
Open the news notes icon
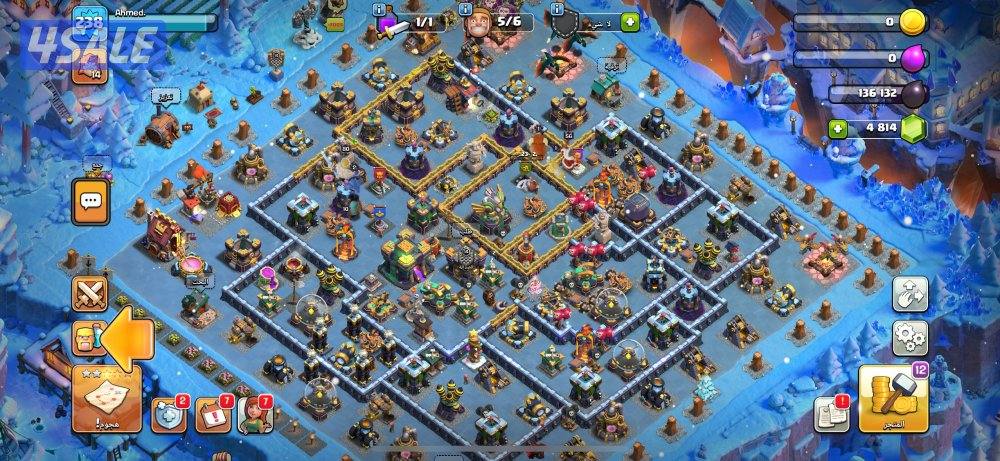pyautogui.click(x=830, y=414)
